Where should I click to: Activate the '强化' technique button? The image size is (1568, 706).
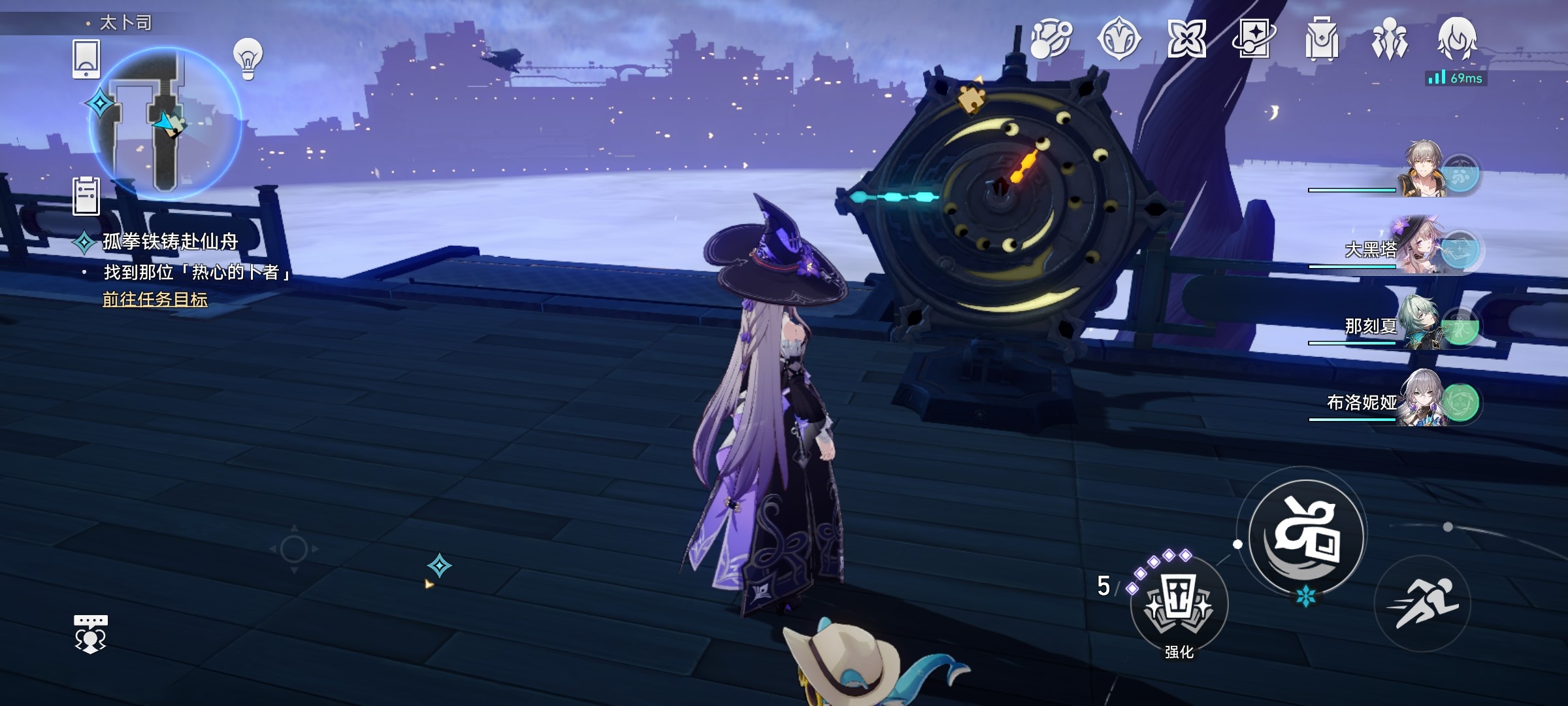(1179, 603)
